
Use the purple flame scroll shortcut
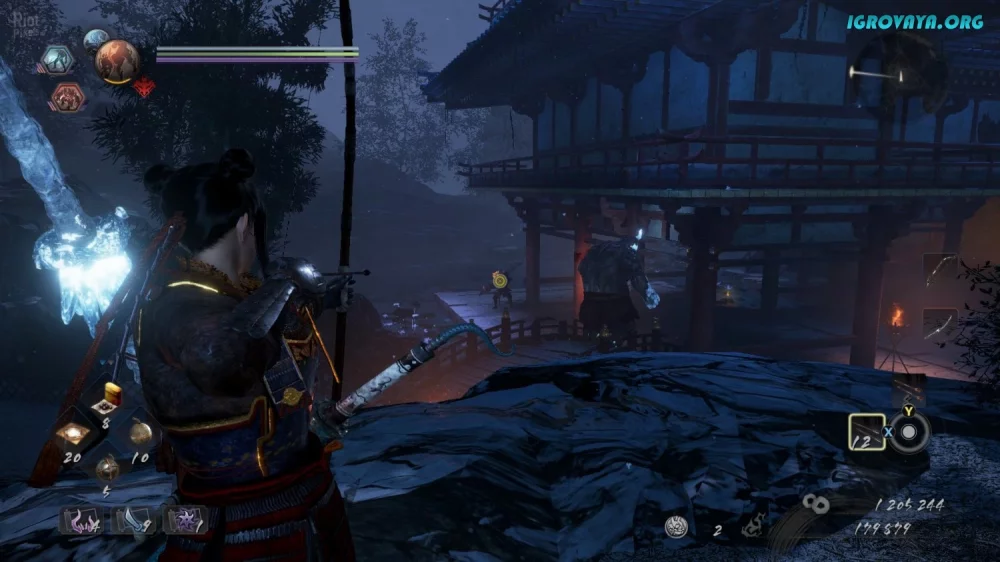[x=78, y=520]
